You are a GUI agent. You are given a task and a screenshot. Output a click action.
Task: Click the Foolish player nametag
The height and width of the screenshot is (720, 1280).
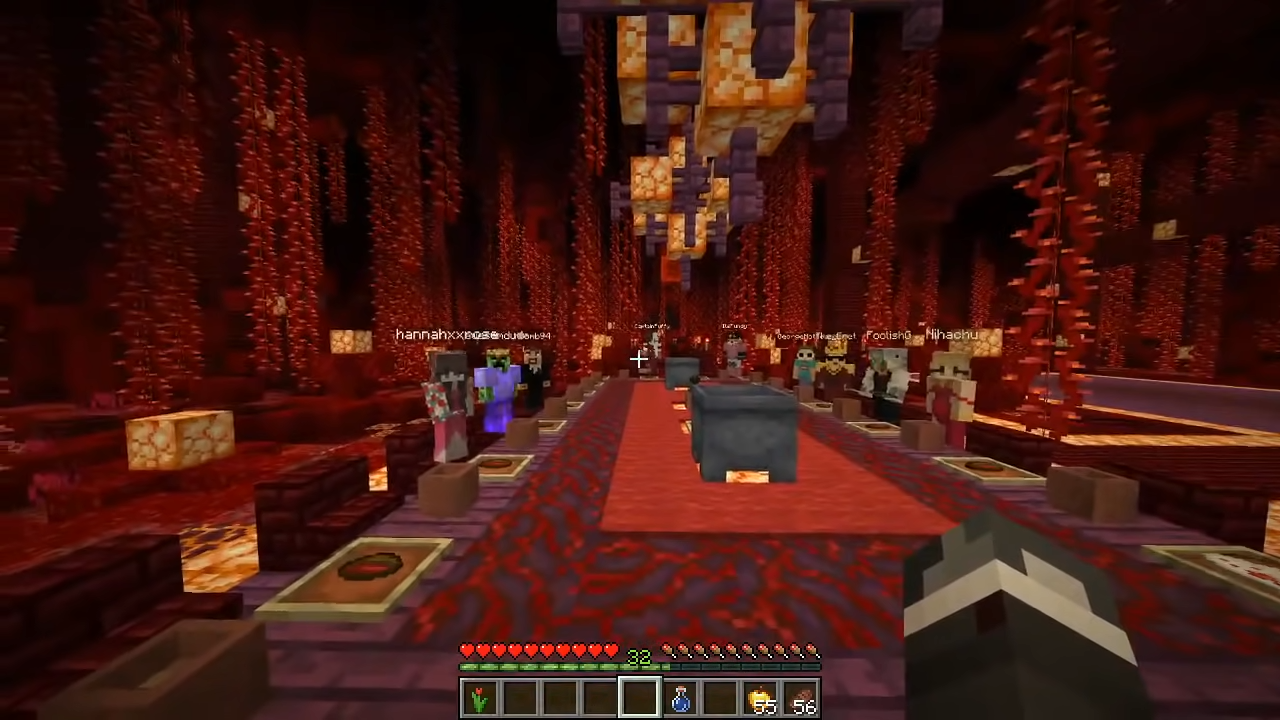click(888, 335)
